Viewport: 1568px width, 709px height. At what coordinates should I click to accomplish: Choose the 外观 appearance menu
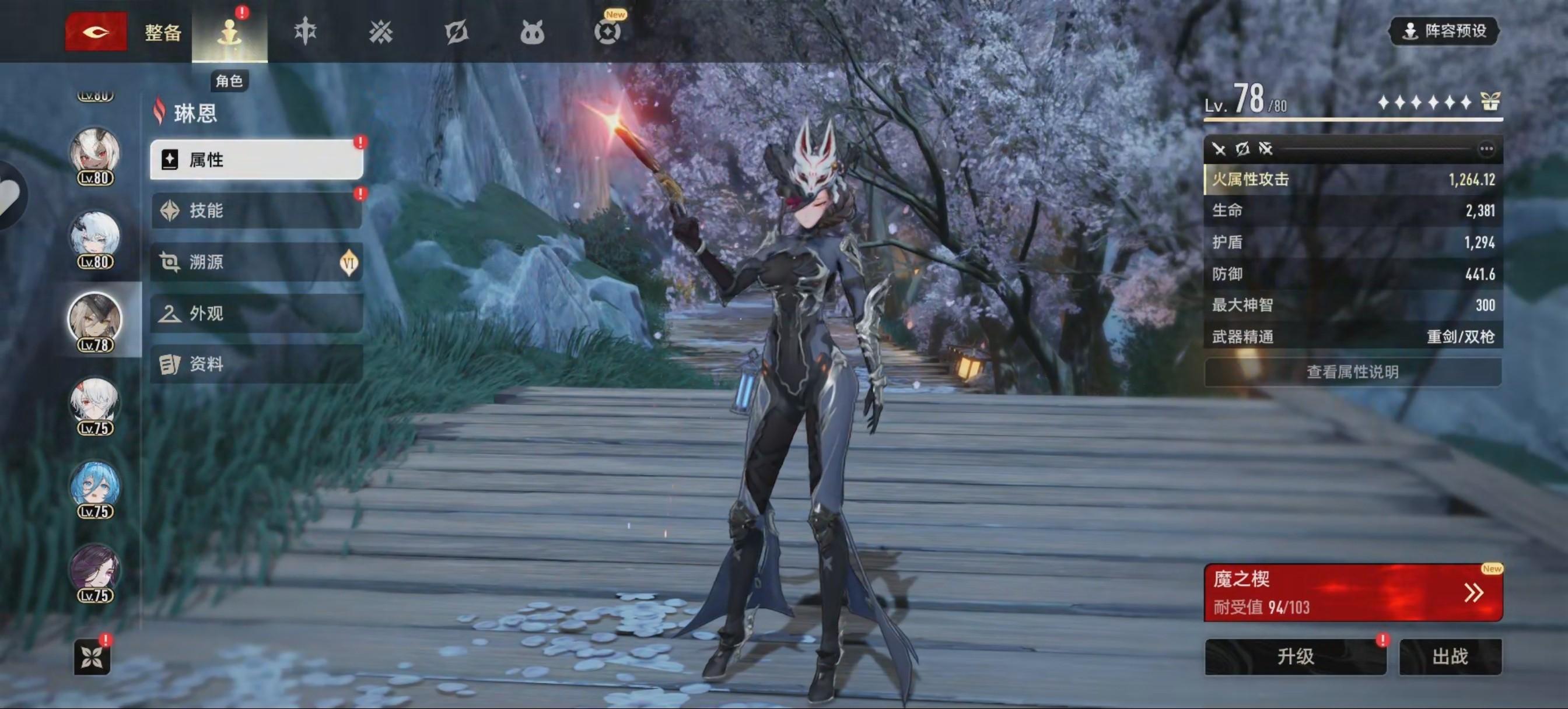[256, 314]
